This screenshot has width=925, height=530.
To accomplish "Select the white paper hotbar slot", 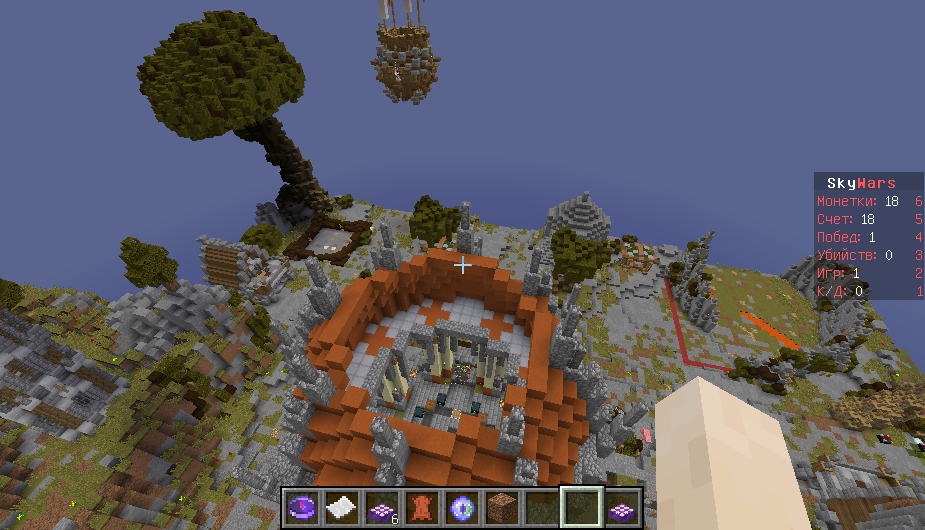I will pos(340,507).
